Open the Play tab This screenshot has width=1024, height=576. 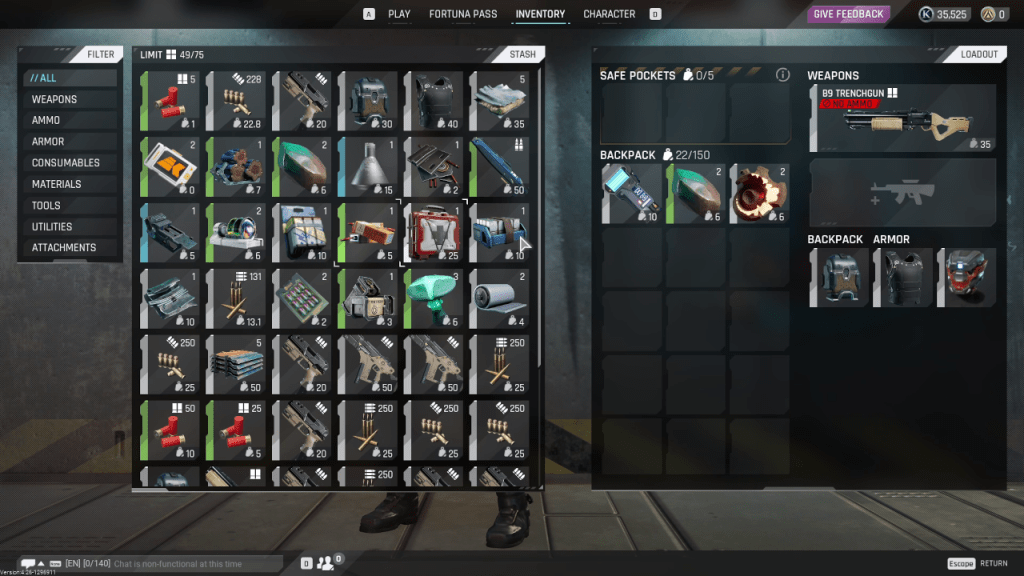click(399, 14)
